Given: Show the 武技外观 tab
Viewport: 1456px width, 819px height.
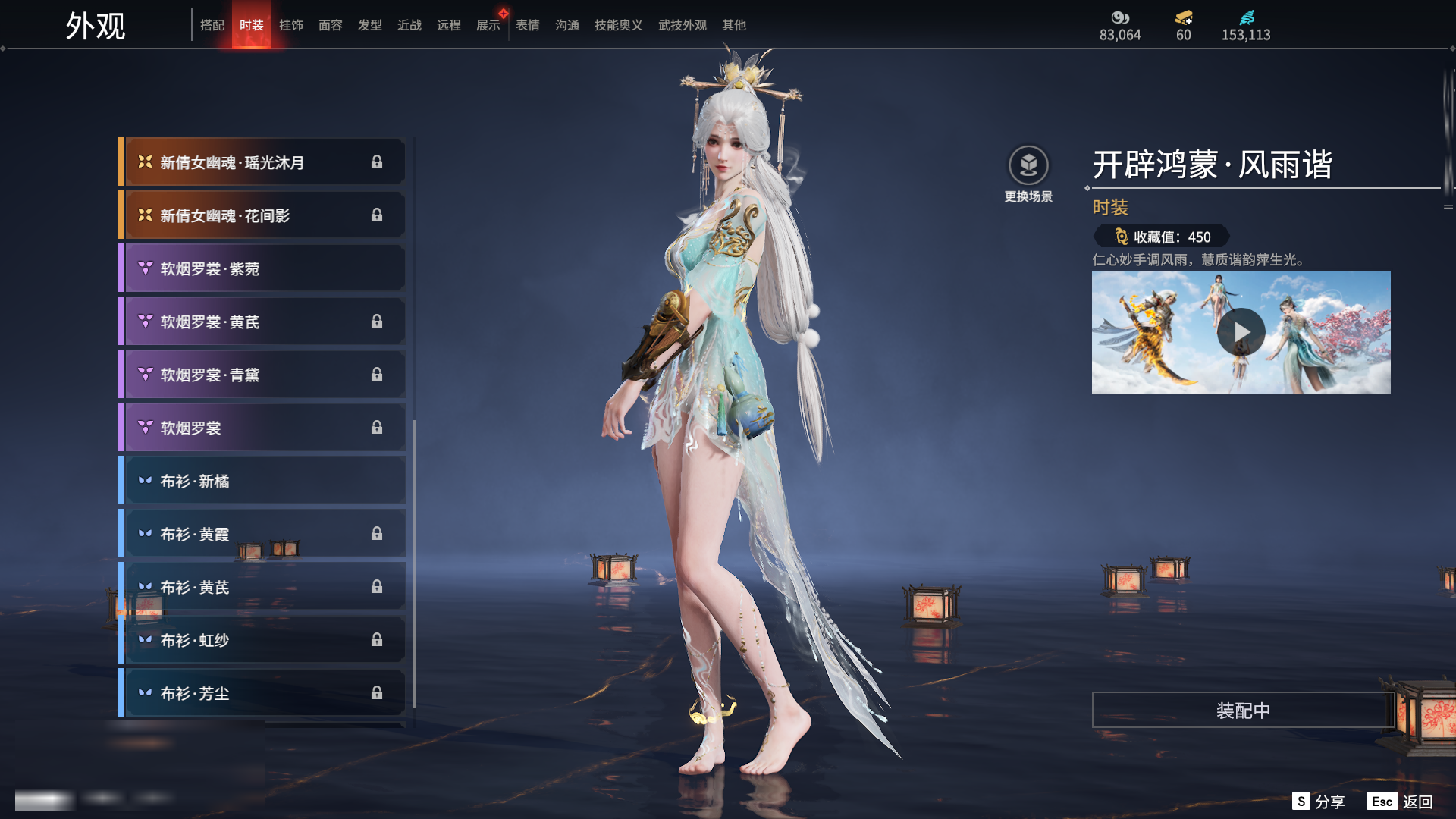Looking at the screenshot, I should coord(682,25).
